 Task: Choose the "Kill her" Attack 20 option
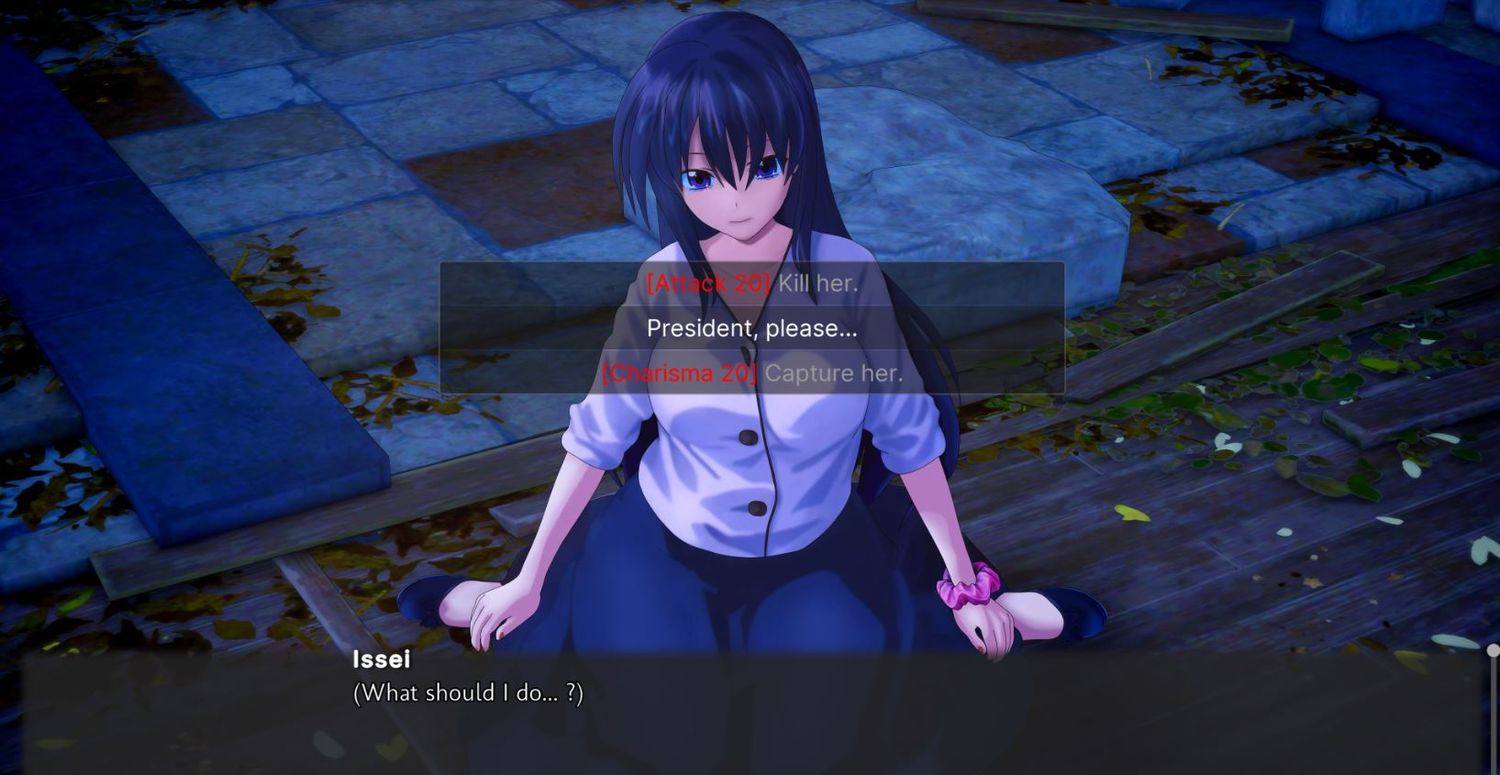(752, 283)
